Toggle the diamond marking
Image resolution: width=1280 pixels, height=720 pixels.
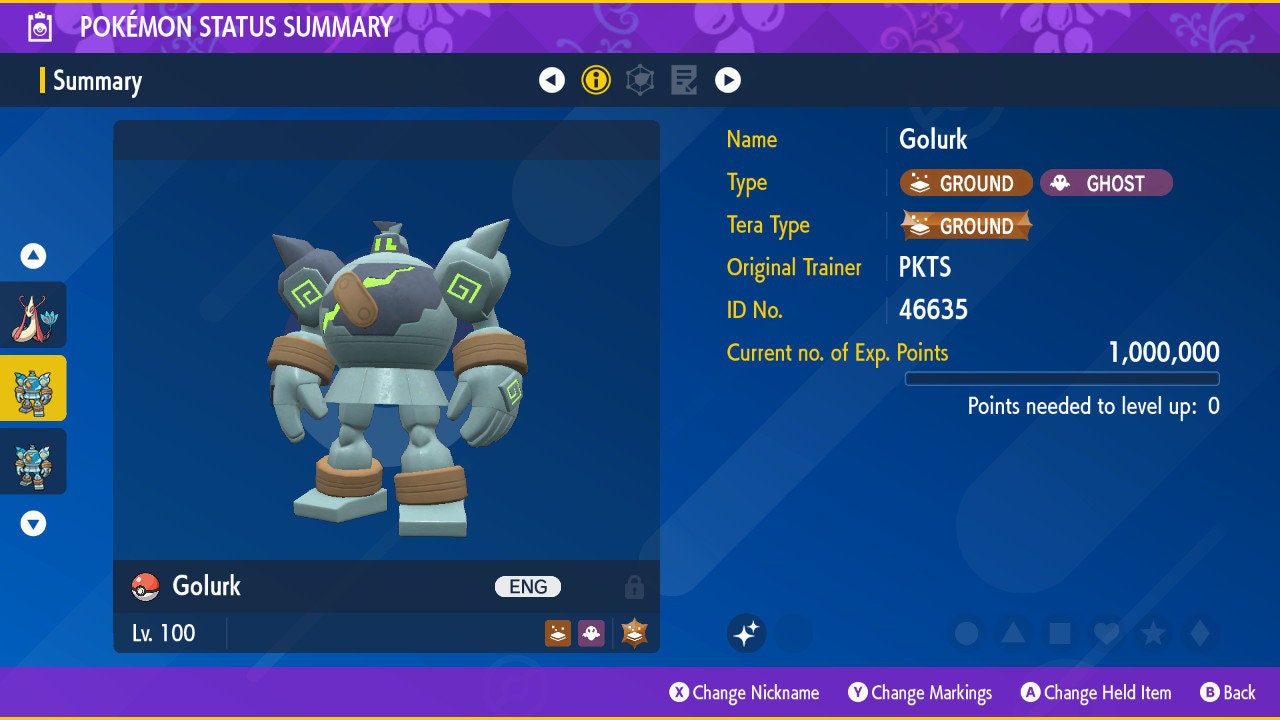pos(1200,633)
